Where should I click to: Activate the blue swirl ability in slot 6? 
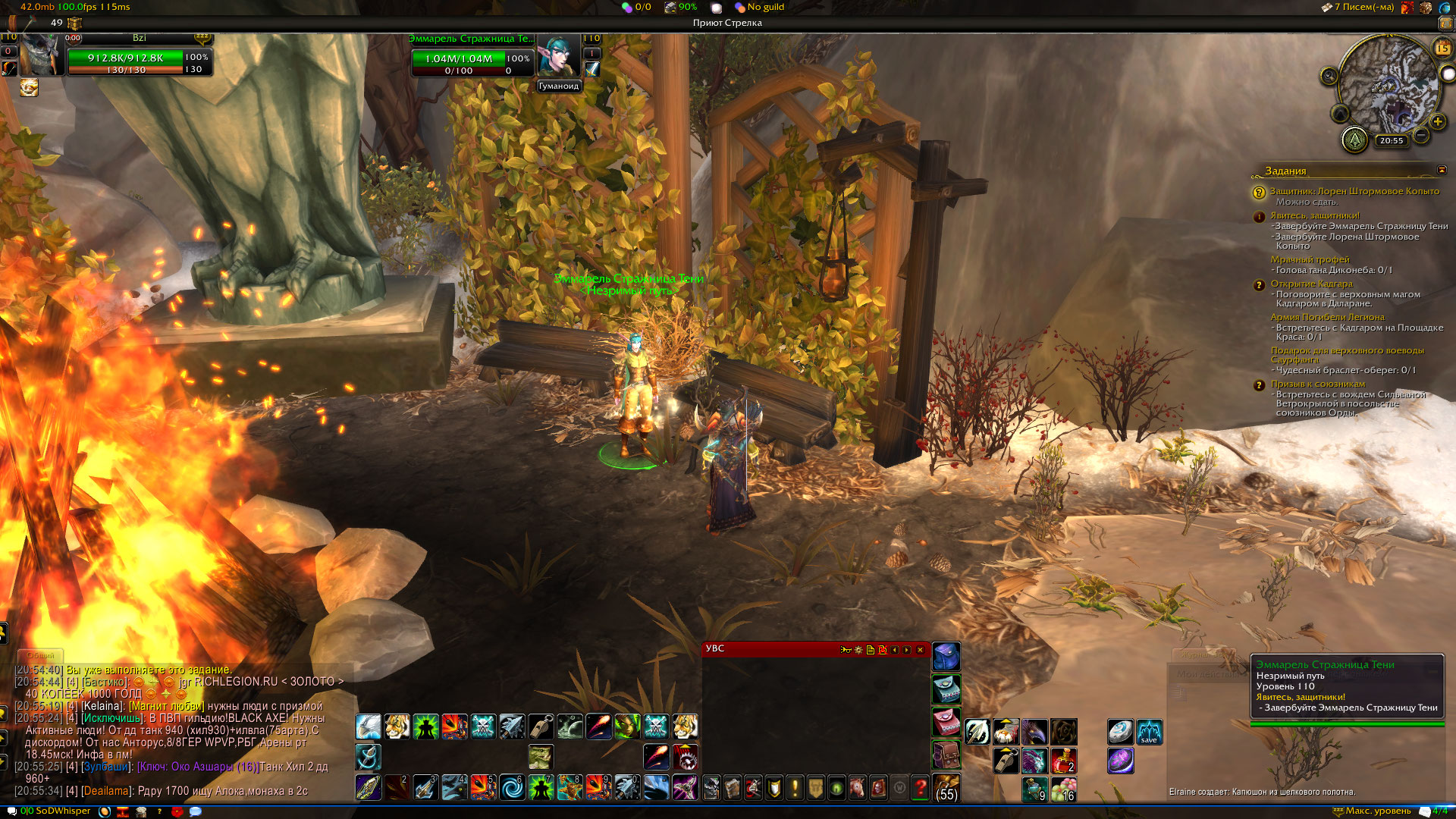tap(512, 788)
